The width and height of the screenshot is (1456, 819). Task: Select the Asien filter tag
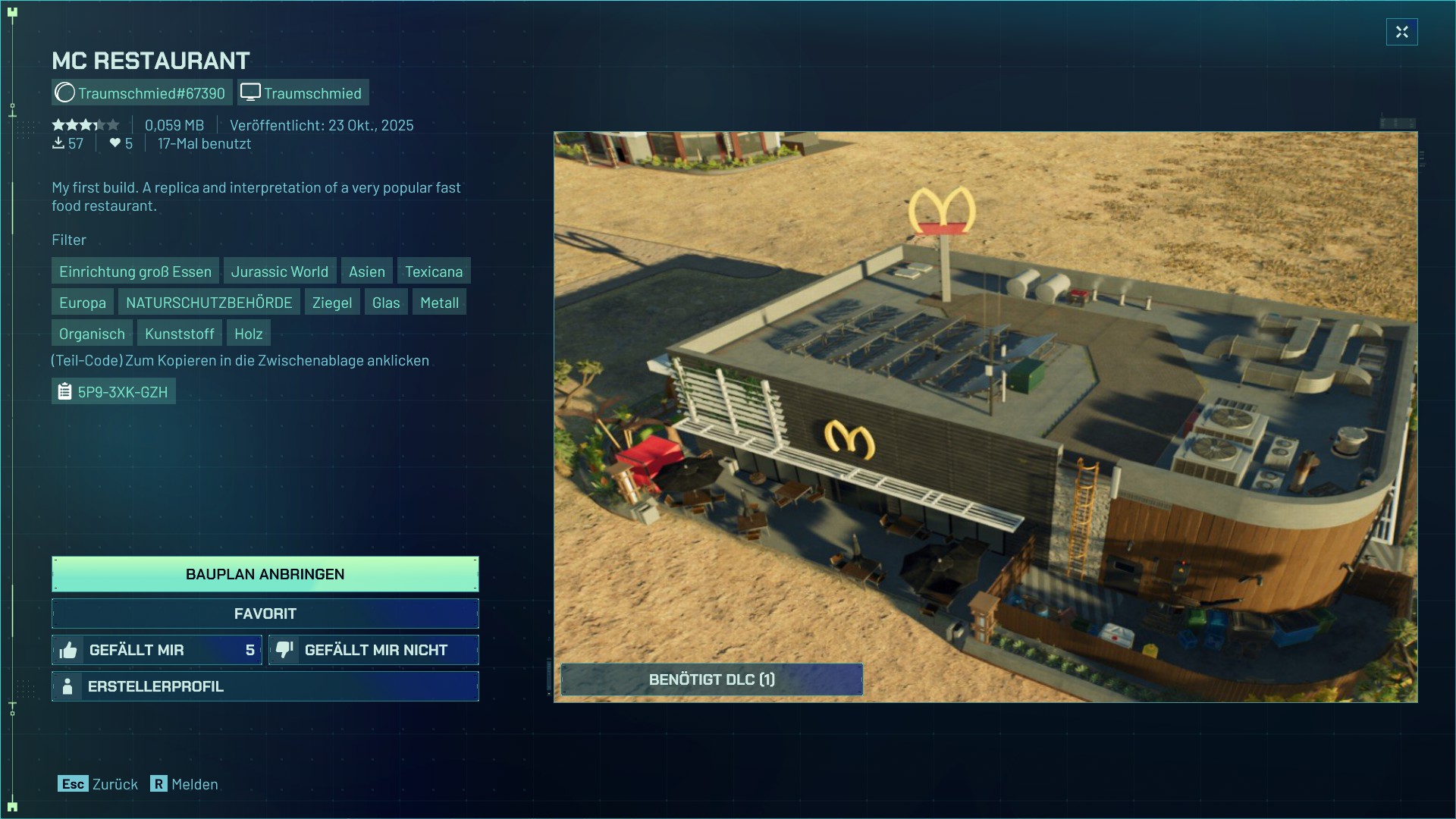366,271
